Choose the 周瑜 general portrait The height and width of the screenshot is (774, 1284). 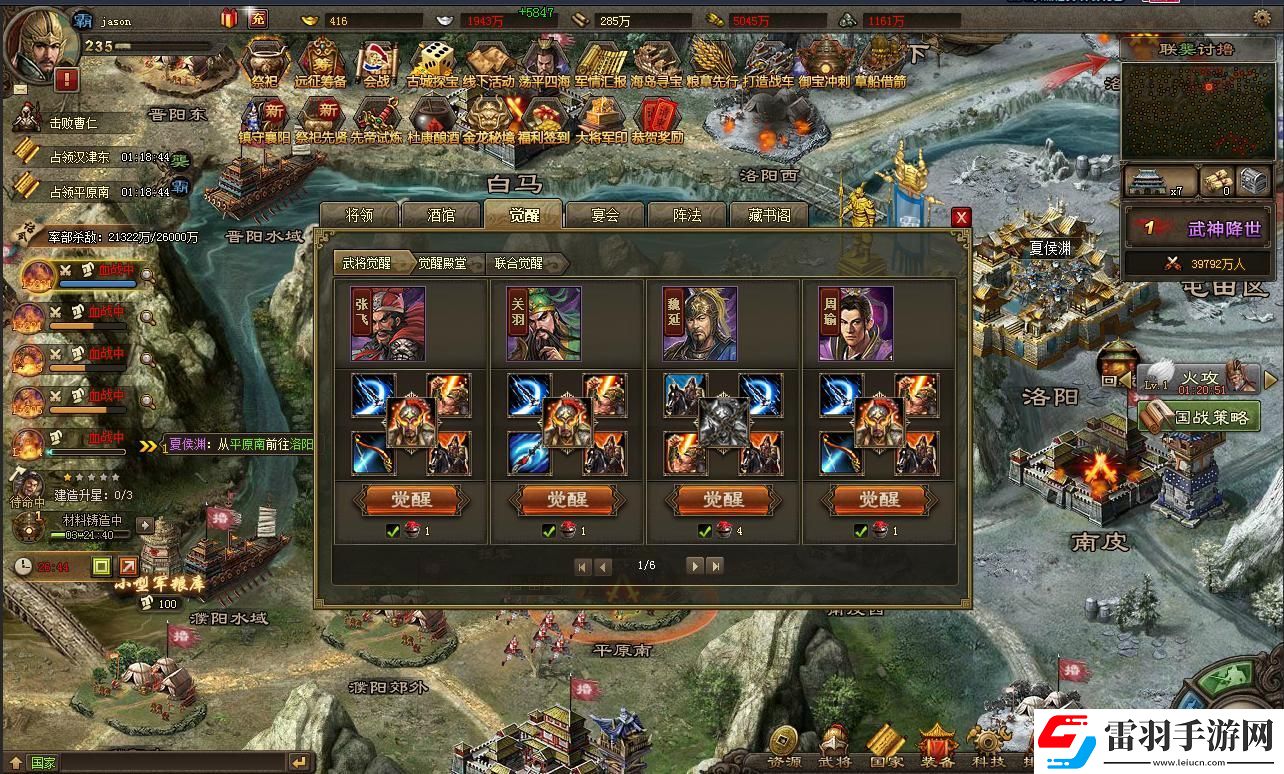coord(856,324)
